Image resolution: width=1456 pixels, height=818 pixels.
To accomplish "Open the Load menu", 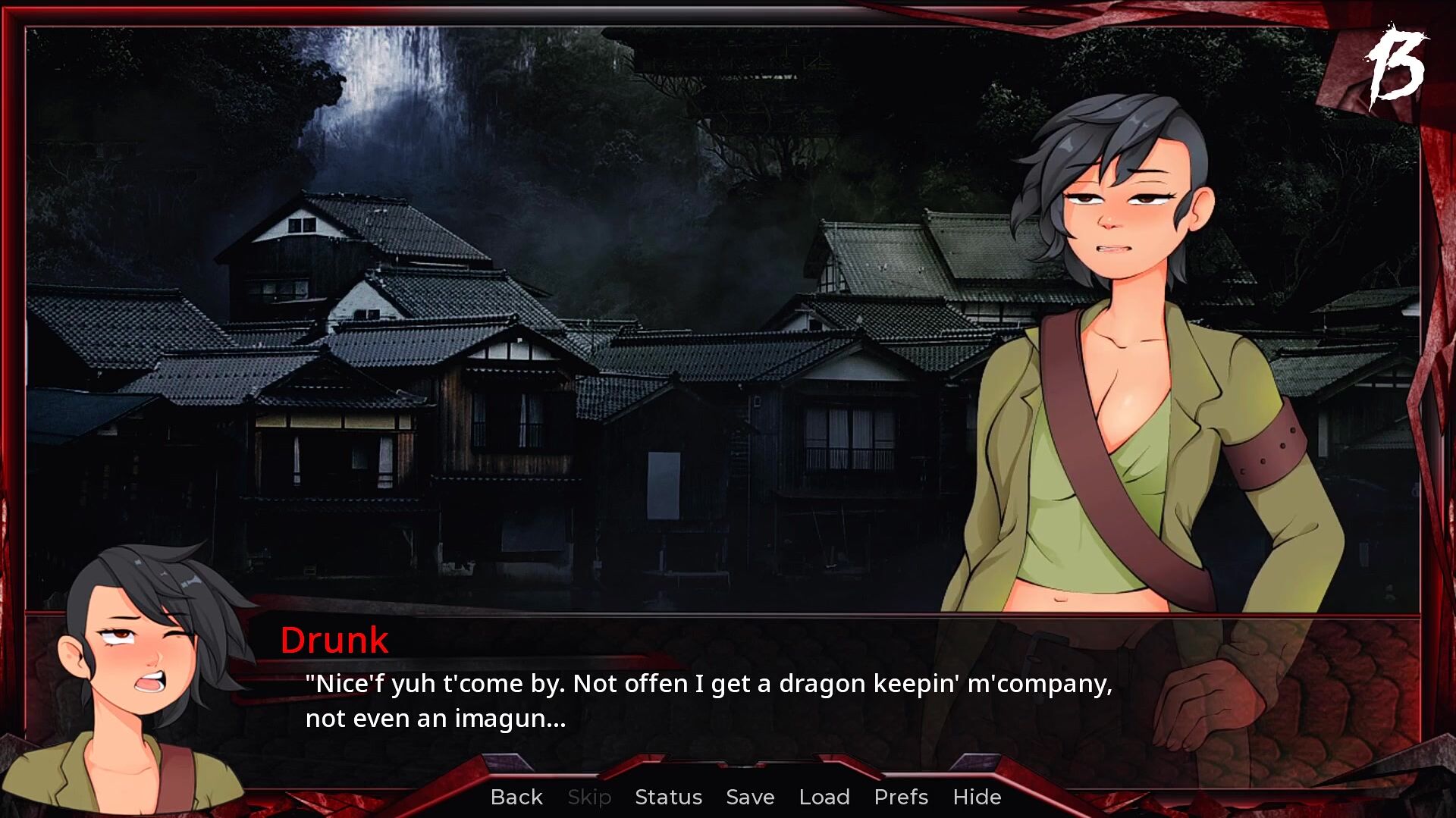I will click(x=824, y=797).
